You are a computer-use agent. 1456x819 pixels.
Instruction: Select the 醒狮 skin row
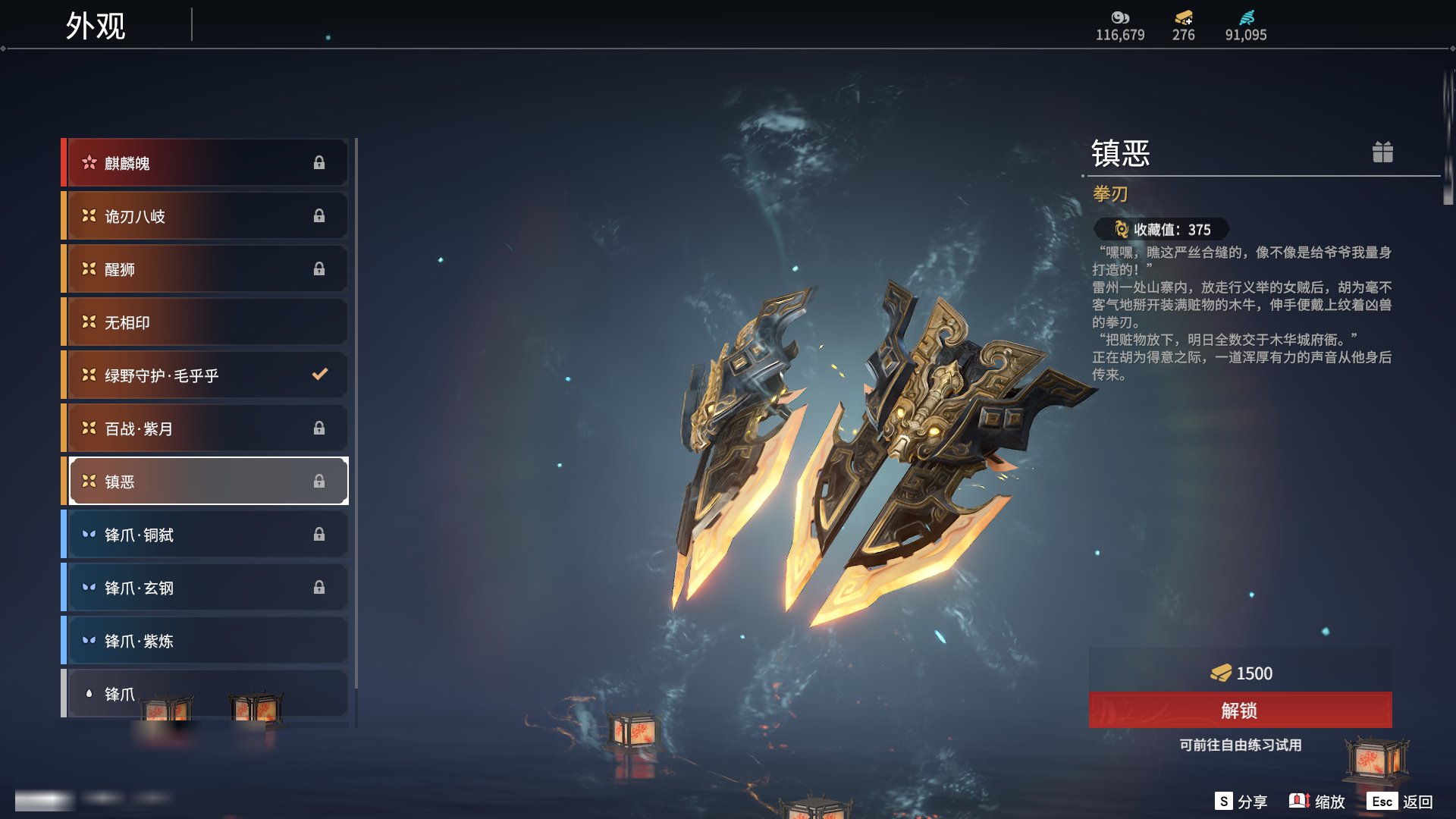[206, 269]
